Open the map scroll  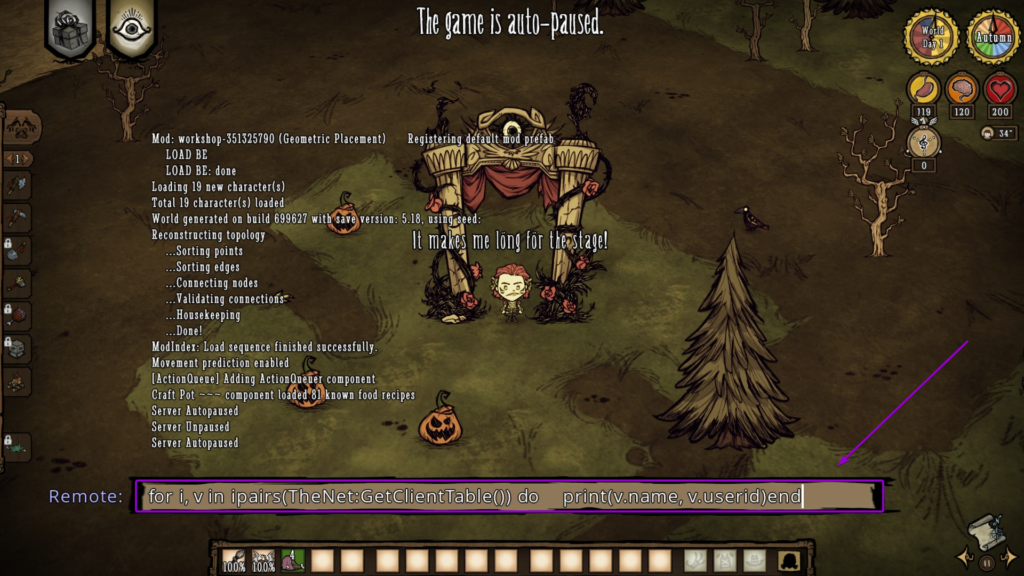click(x=985, y=531)
